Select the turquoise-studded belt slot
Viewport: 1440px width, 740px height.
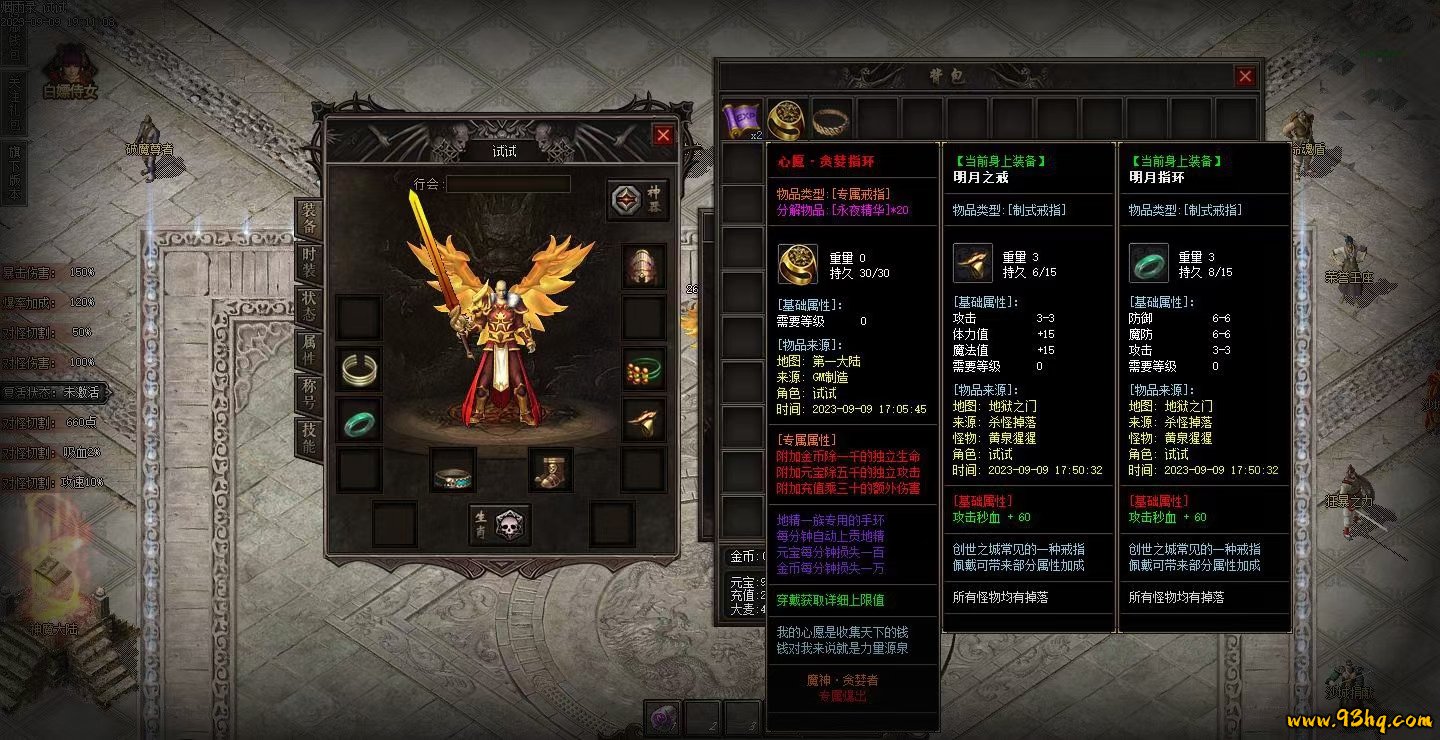click(453, 470)
